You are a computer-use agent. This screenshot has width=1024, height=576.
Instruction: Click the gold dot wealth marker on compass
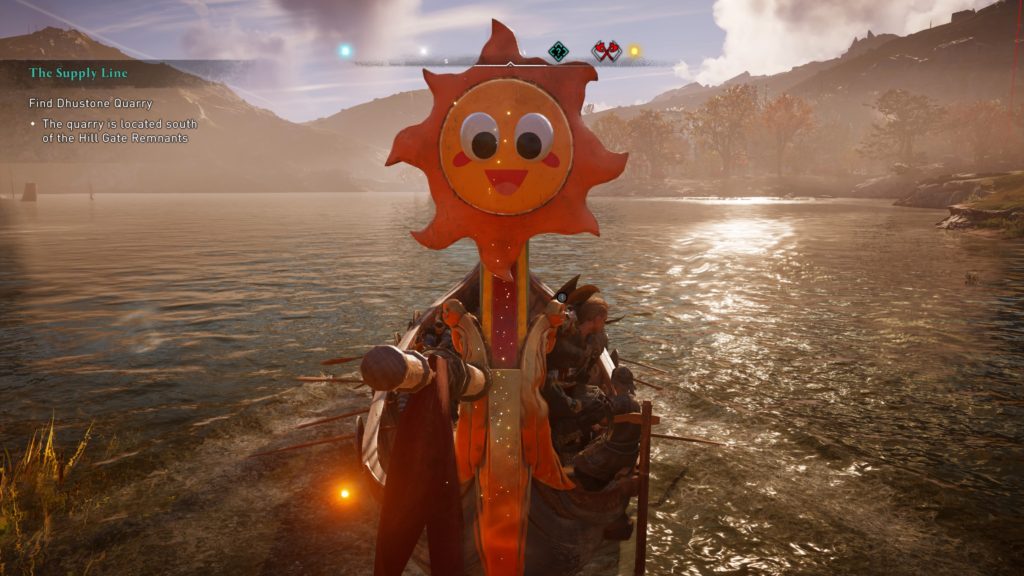(x=634, y=50)
